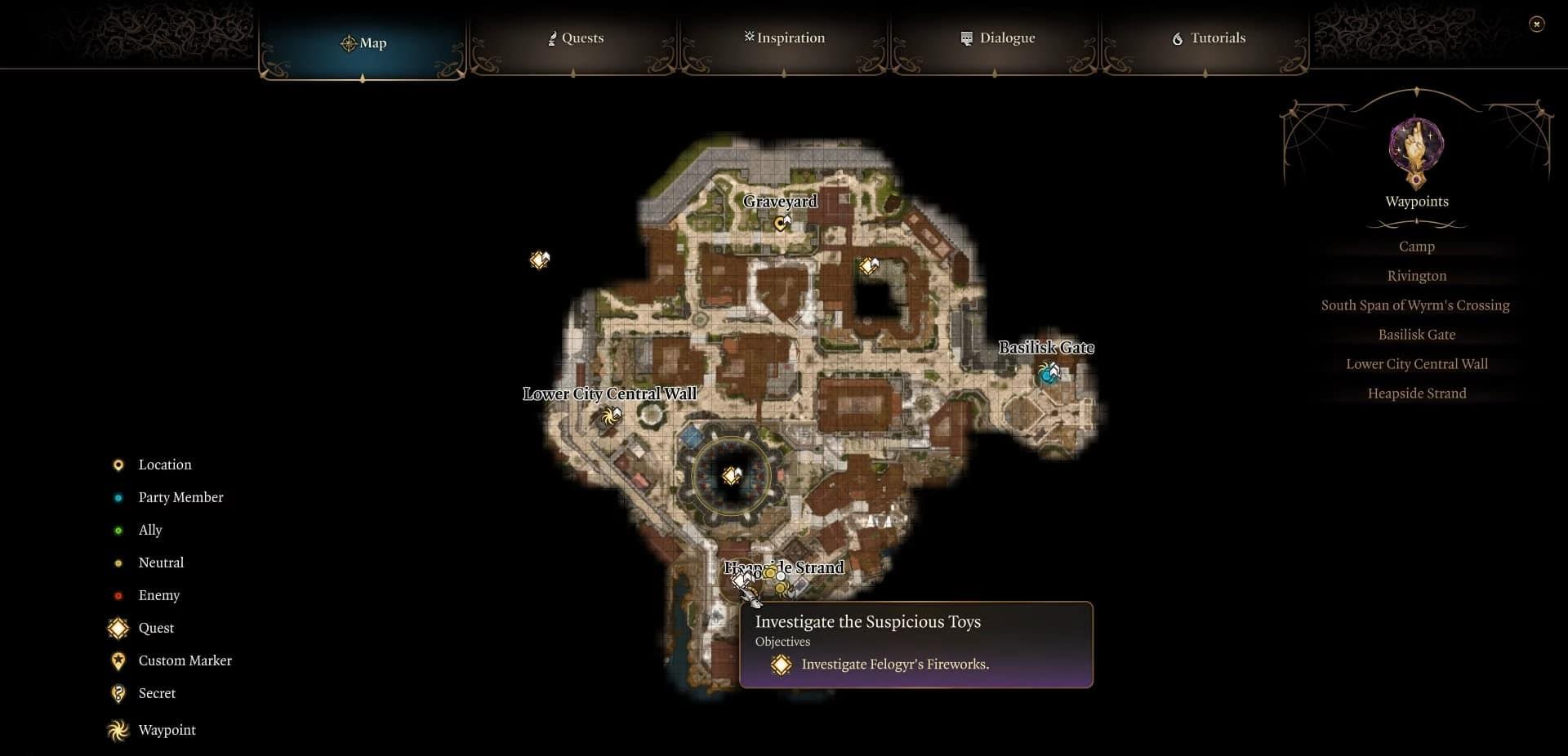Select Heapside Strand in the waypoint list
The image size is (1568, 756).
(1416, 394)
